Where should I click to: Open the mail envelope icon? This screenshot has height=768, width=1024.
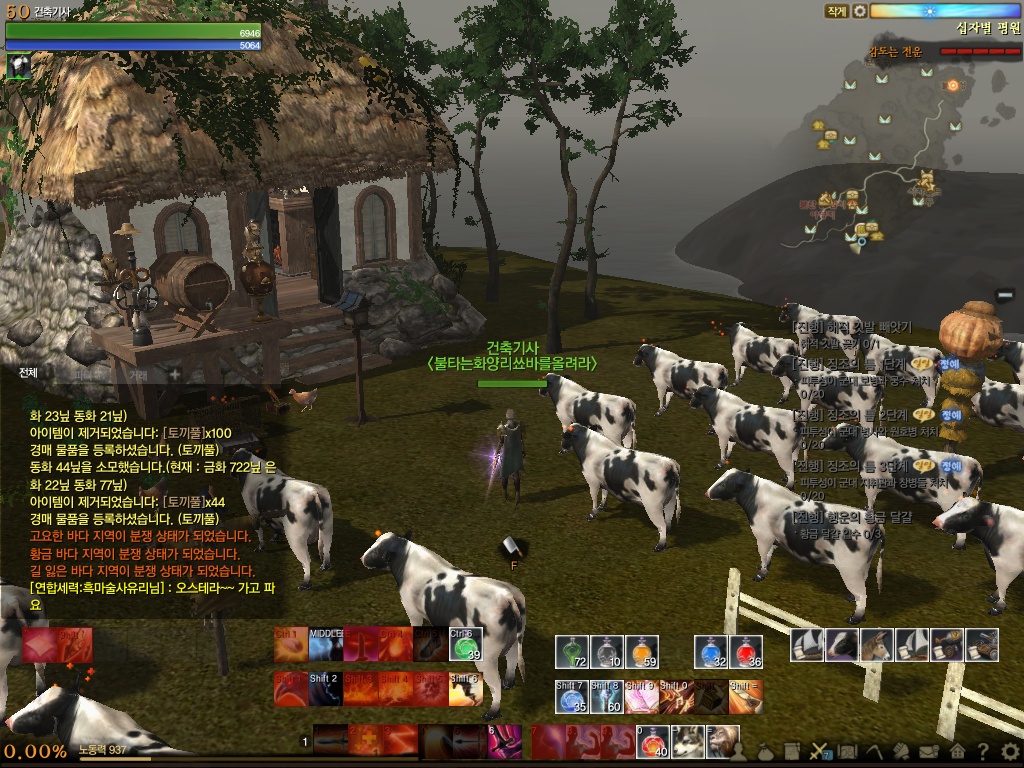coord(929,752)
